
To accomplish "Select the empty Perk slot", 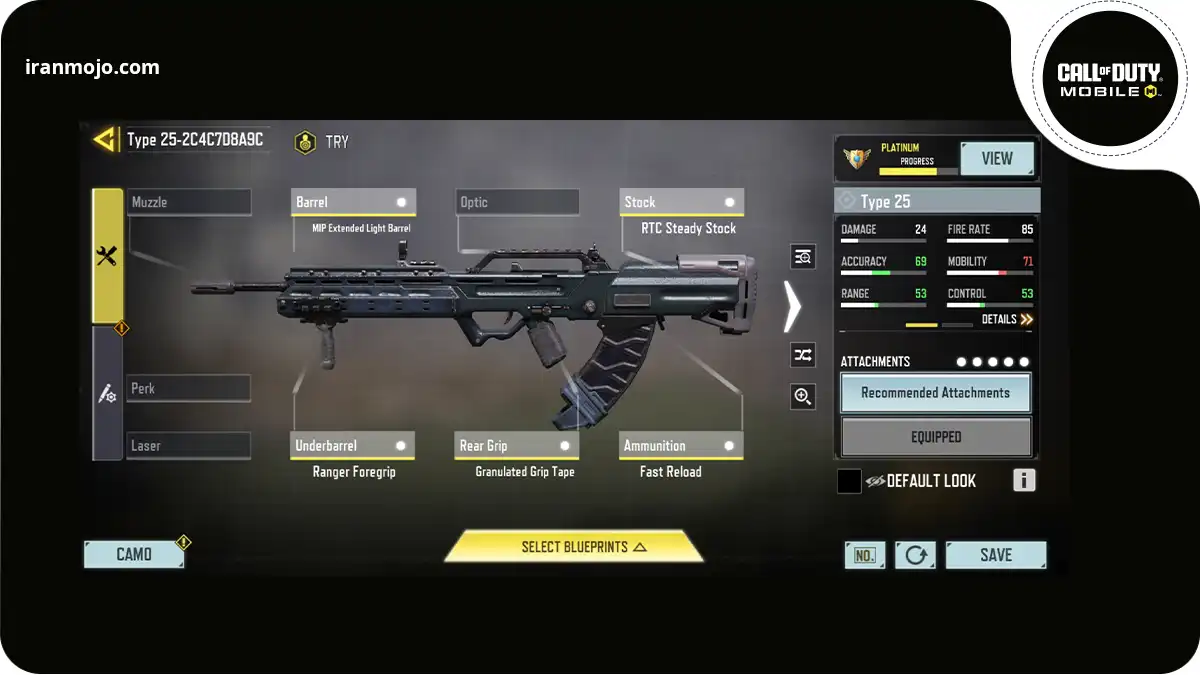I will click(189, 388).
